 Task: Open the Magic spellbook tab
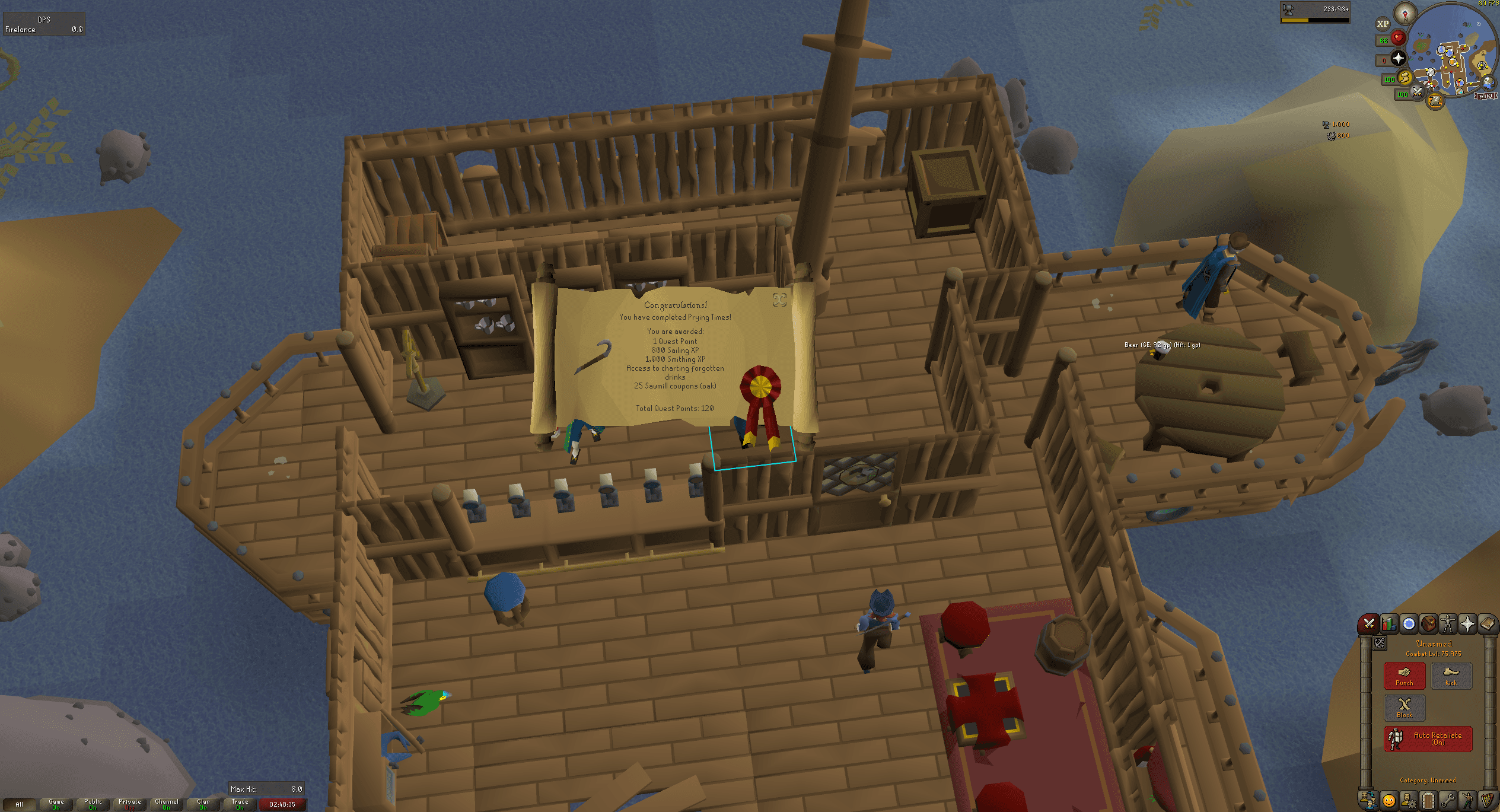(x=1488, y=623)
